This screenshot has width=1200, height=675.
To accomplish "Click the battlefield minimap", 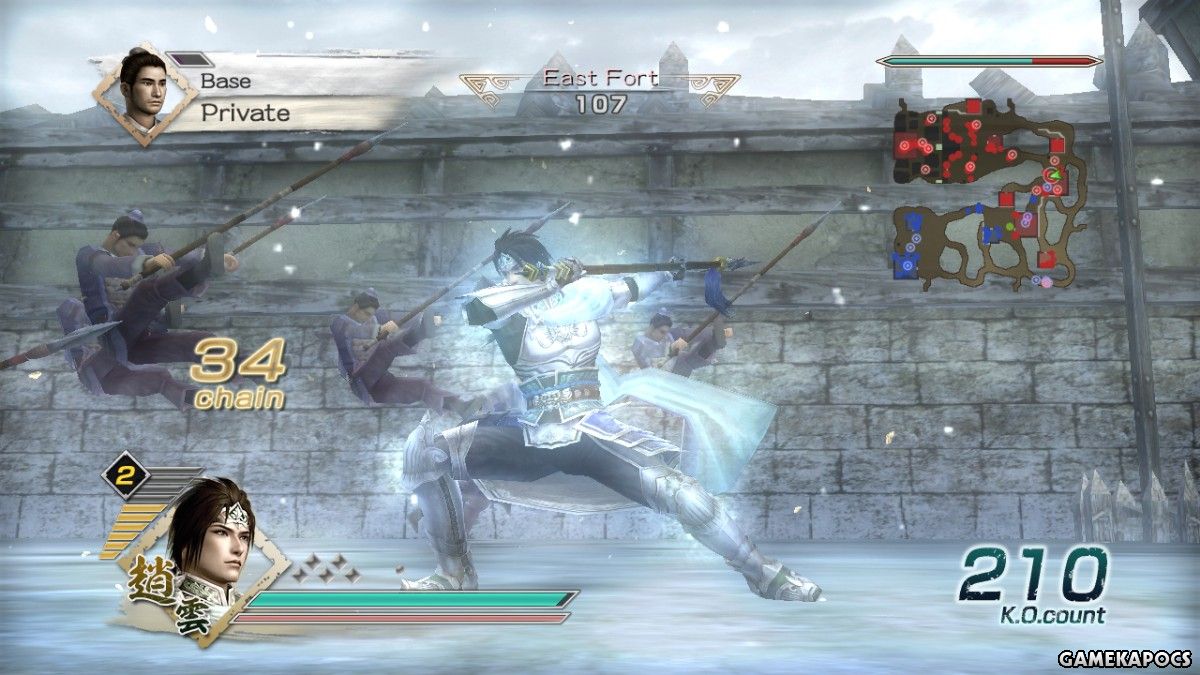I will pos(990,193).
